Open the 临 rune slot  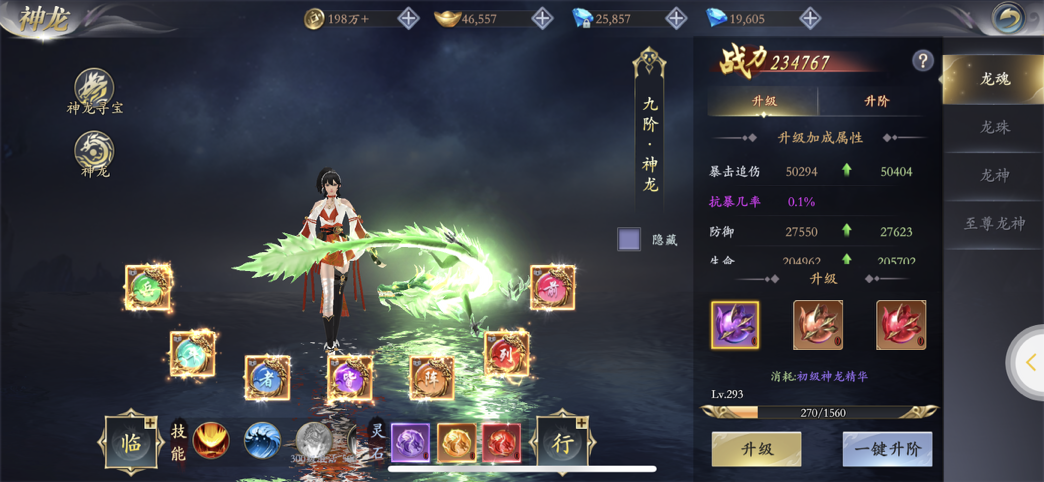131,442
